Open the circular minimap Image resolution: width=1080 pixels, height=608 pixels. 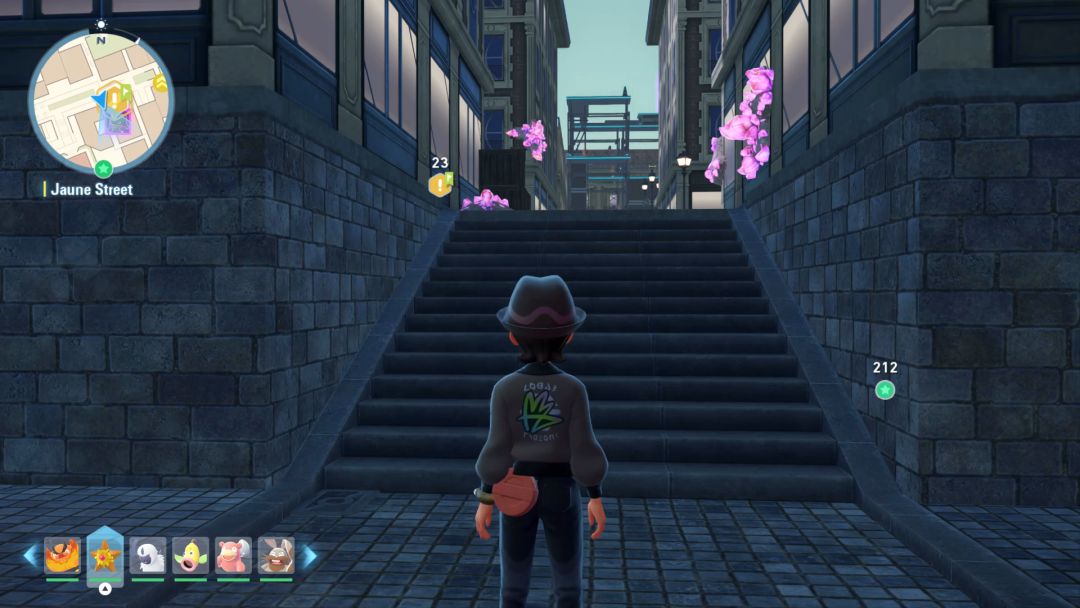tap(101, 101)
